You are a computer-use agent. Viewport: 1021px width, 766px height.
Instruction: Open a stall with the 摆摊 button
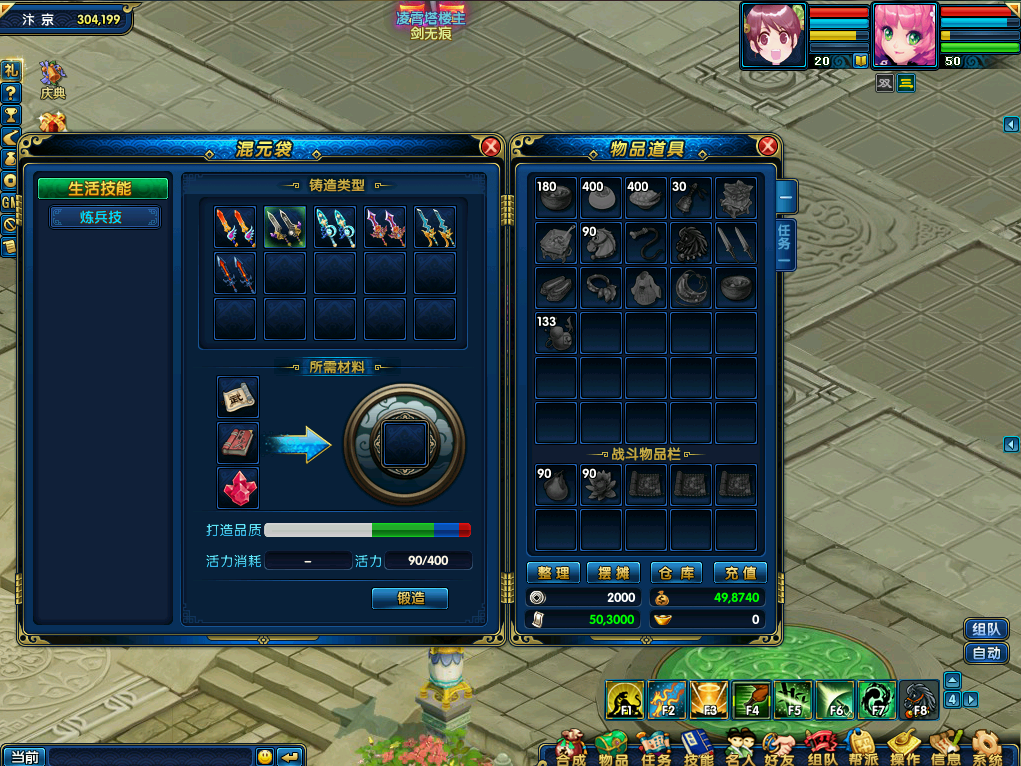[613, 573]
